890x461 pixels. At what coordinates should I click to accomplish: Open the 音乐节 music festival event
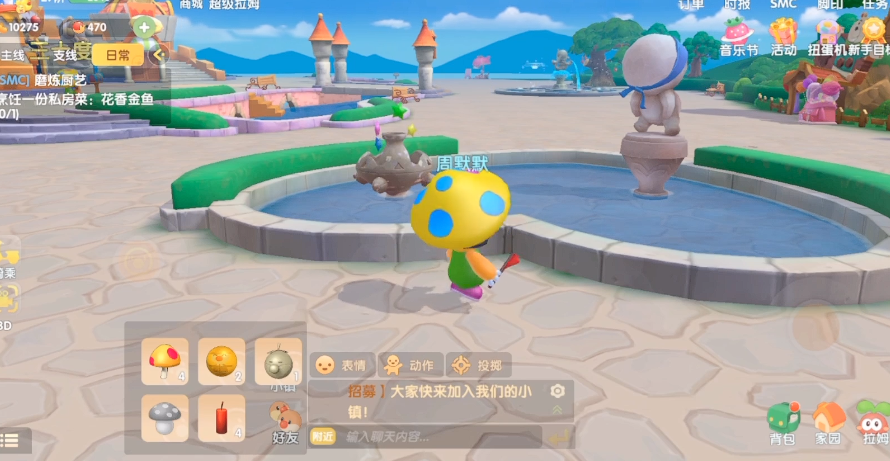[x=738, y=36]
